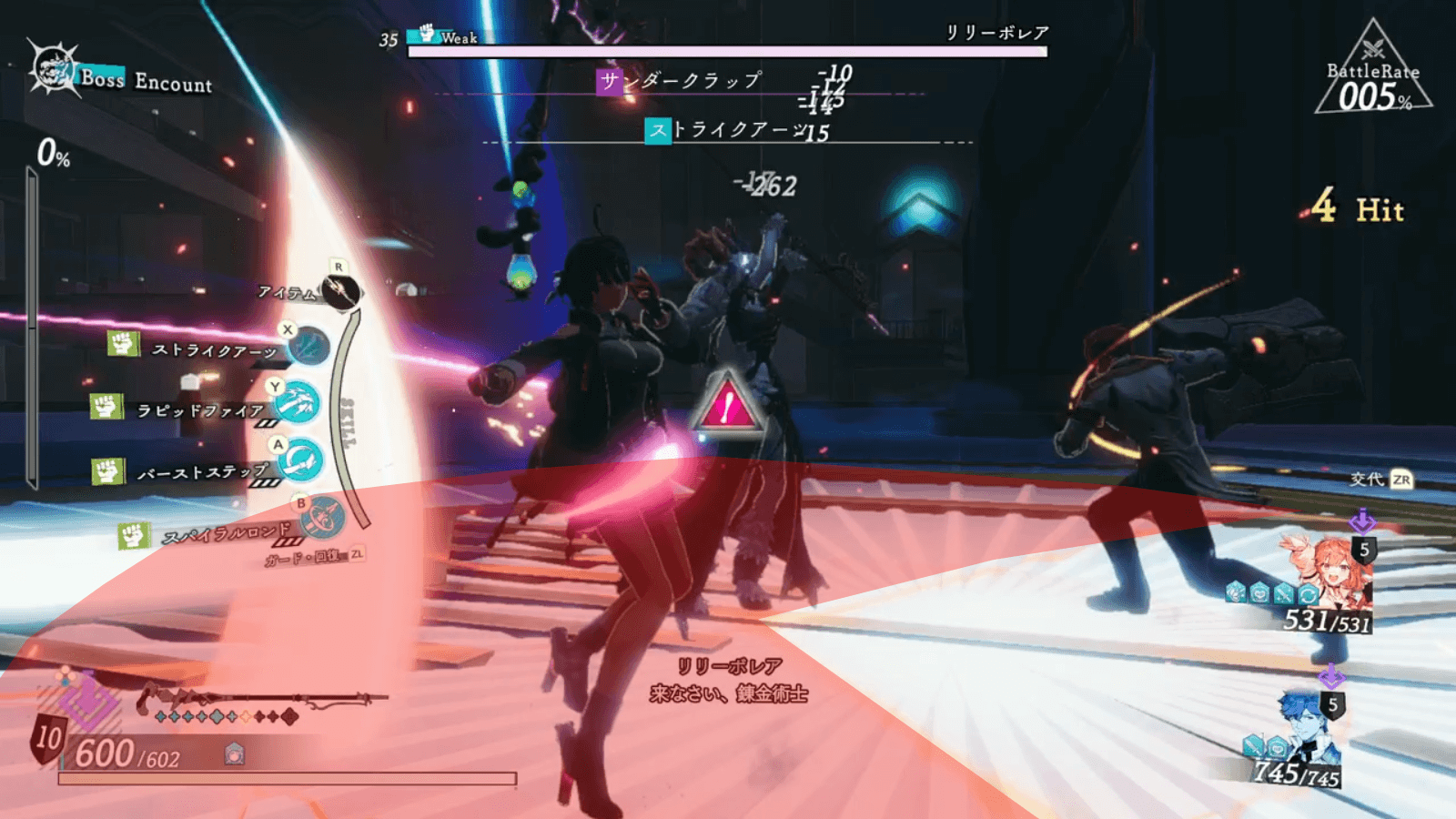Click the red exclamation warning marker

[727, 403]
